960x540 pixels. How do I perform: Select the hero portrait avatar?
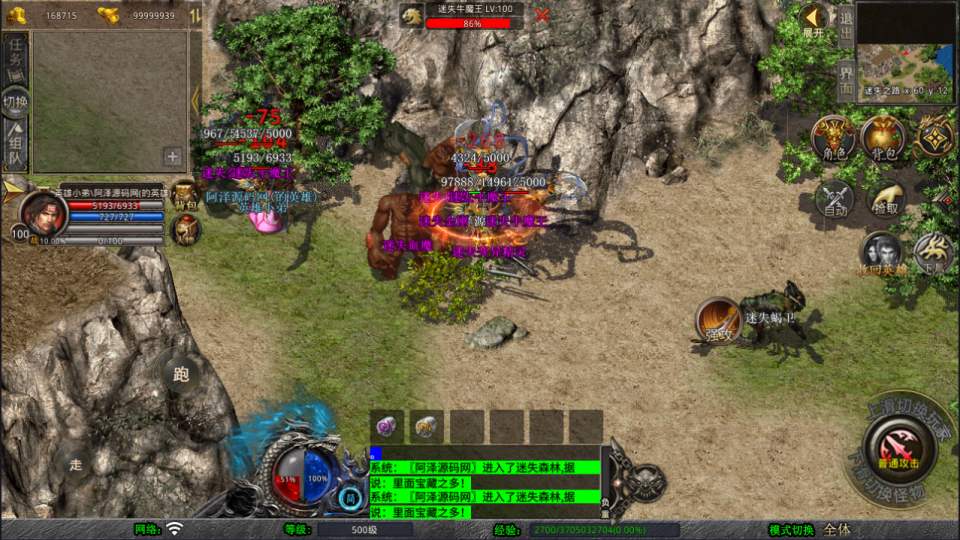point(44,212)
